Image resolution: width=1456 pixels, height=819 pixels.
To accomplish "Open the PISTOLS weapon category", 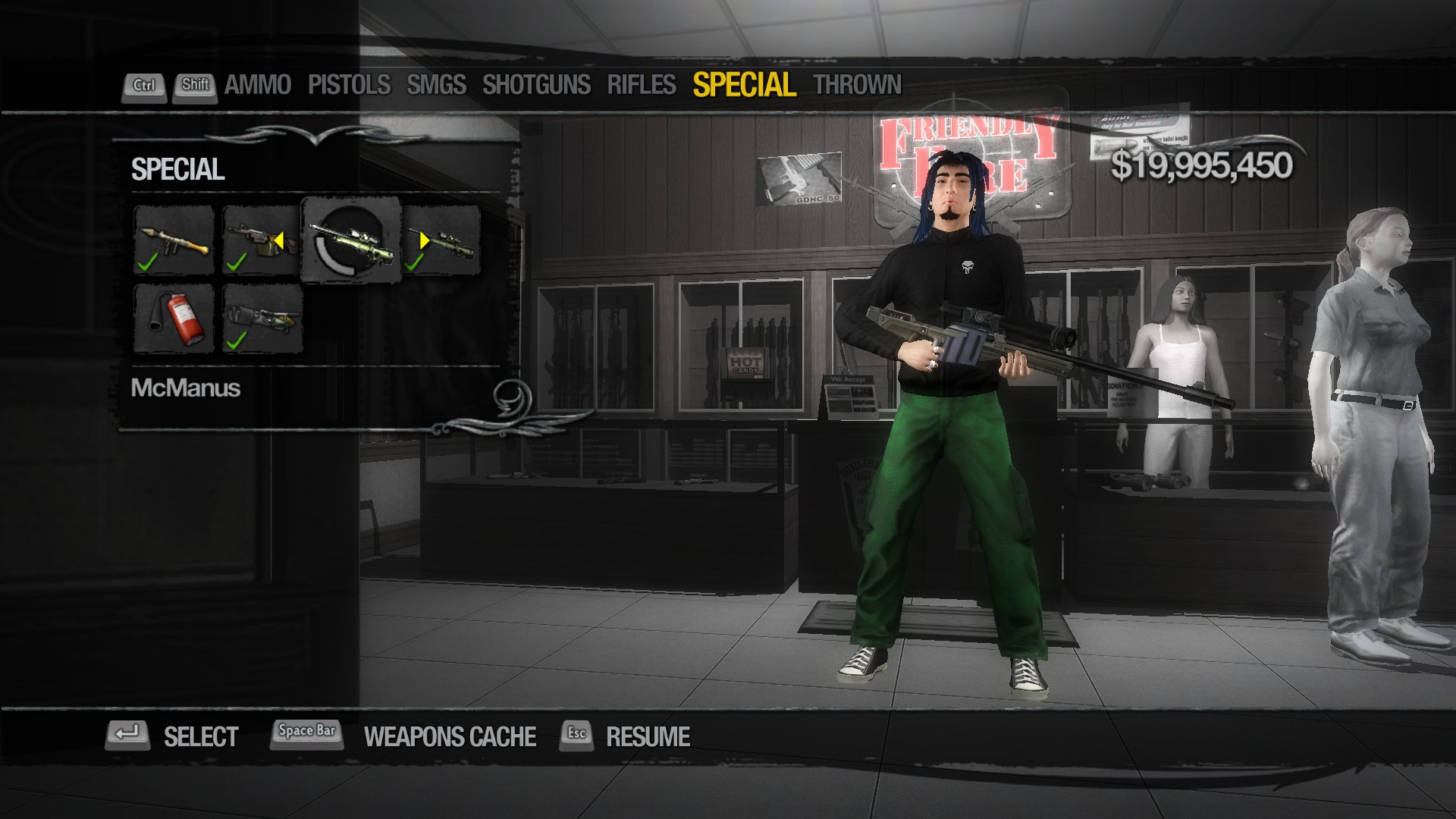I will pos(349,85).
